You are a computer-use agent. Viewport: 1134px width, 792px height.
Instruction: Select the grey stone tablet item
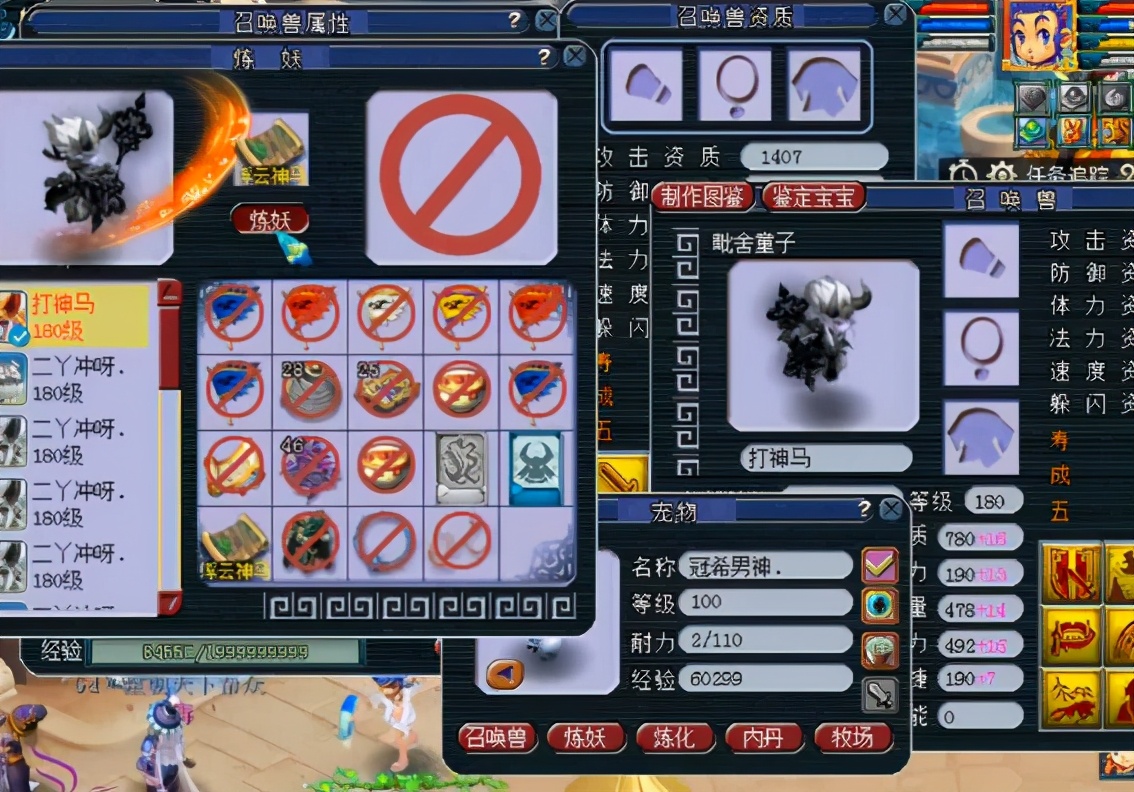tap(461, 466)
